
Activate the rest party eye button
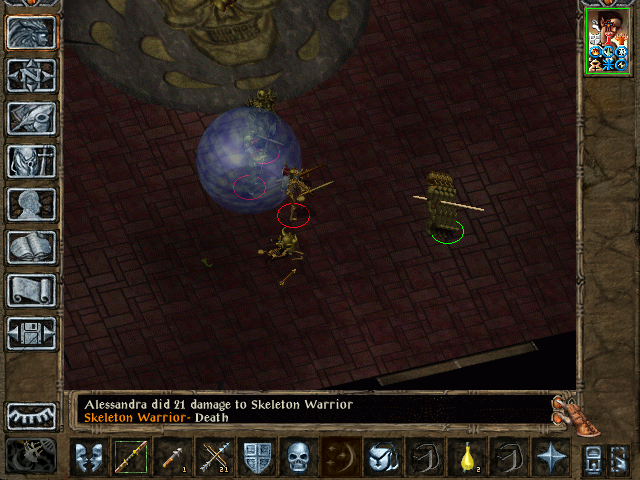pos(32,415)
